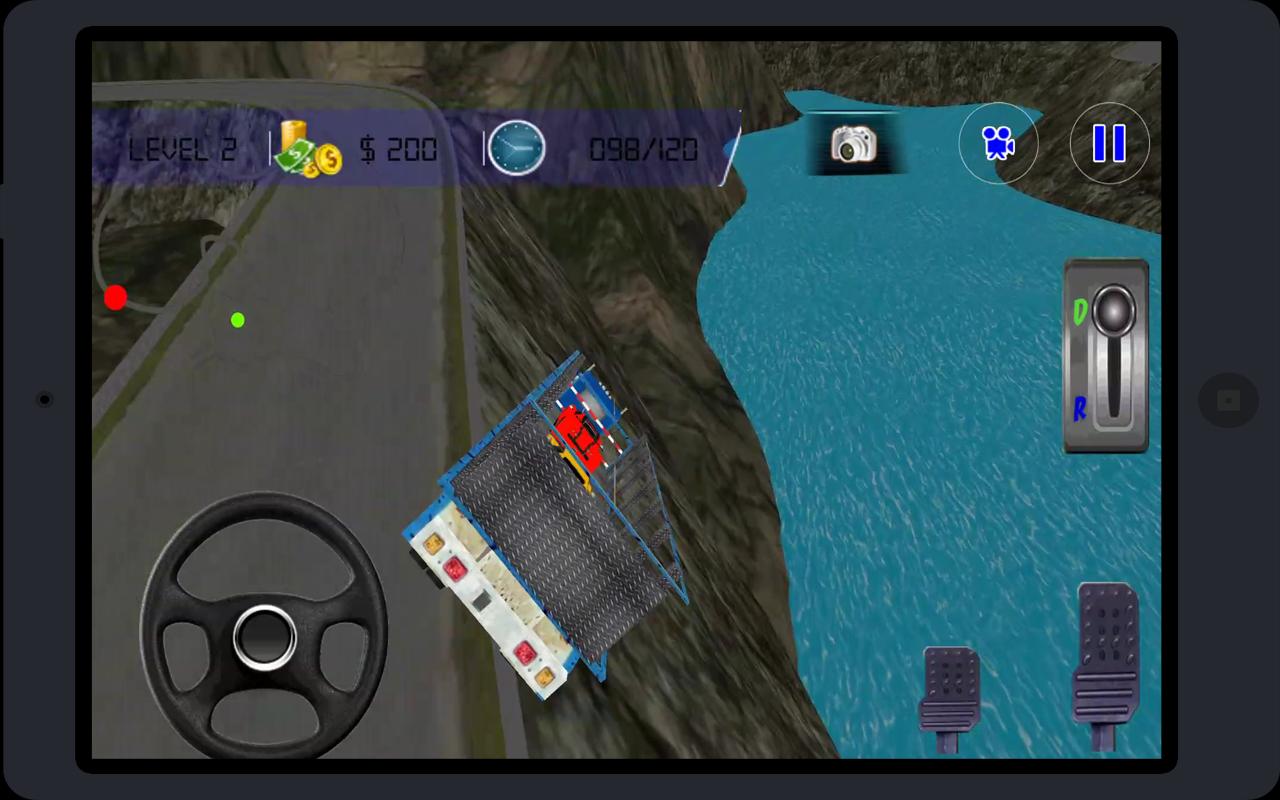The width and height of the screenshot is (1280, 800).
Task: Pause the game
Action: point(1109,143)
